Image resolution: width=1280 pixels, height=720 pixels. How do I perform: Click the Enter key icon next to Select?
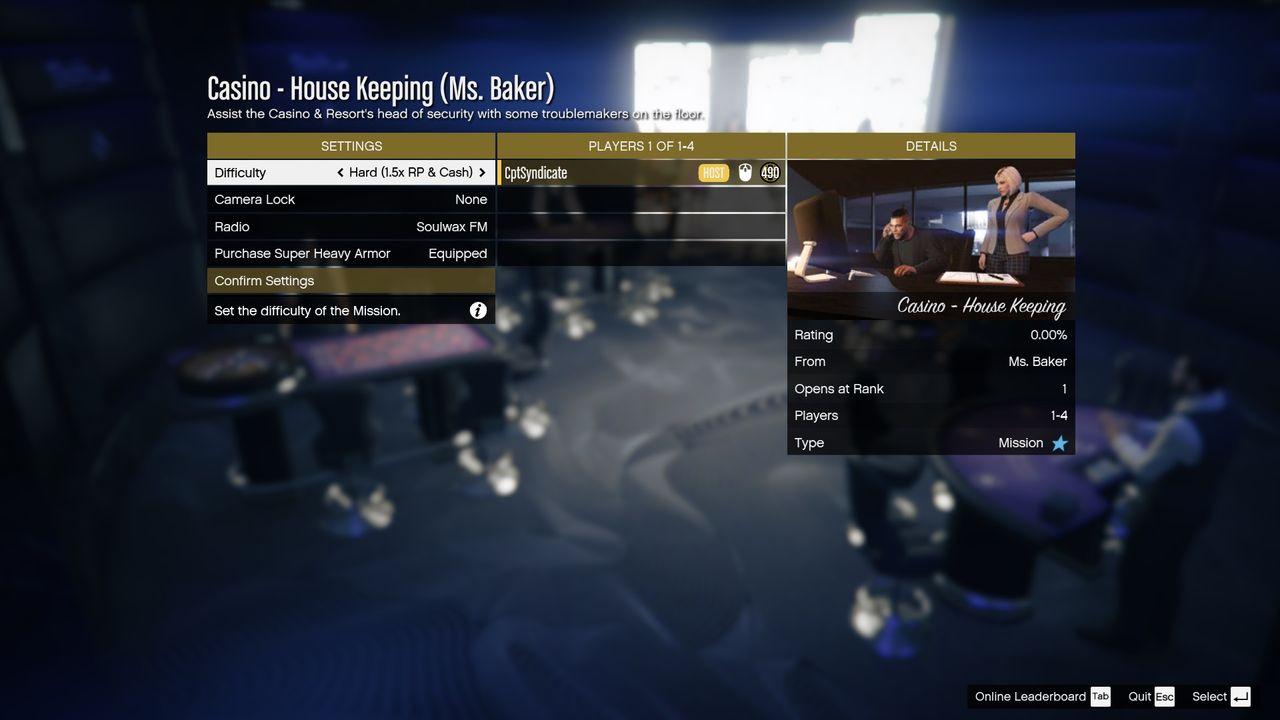point(1240,696)
